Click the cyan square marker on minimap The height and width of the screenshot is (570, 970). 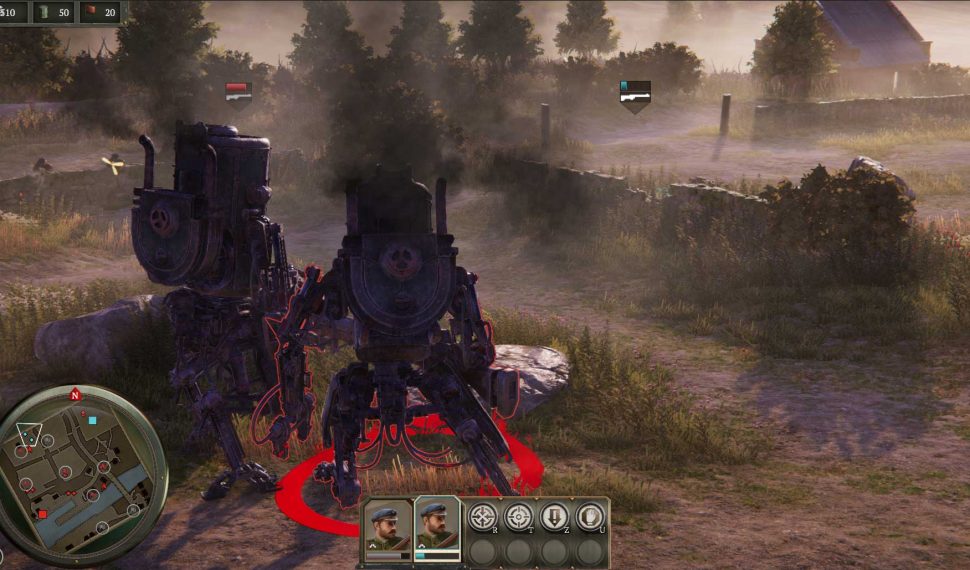tap(92, 421)
